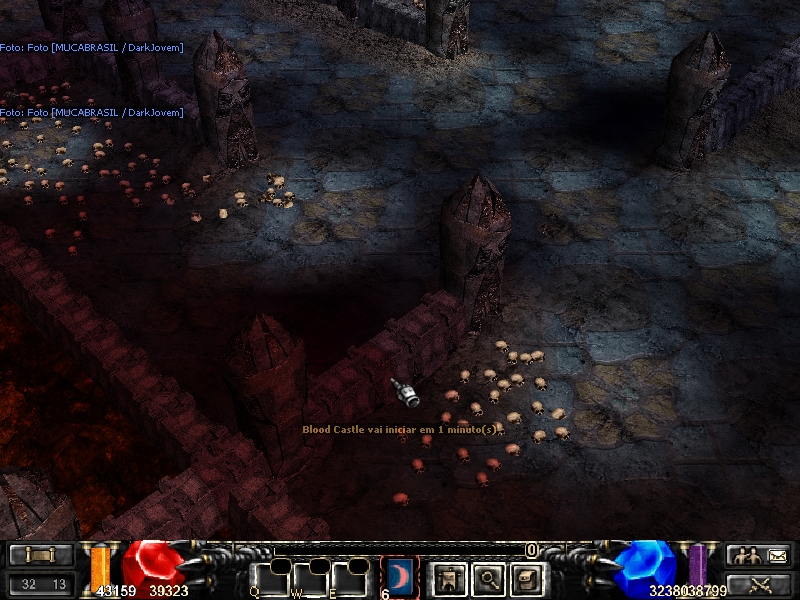Screen dimensions: 800x600
Task: Open the inventory chest button
Action: (527, 577)
